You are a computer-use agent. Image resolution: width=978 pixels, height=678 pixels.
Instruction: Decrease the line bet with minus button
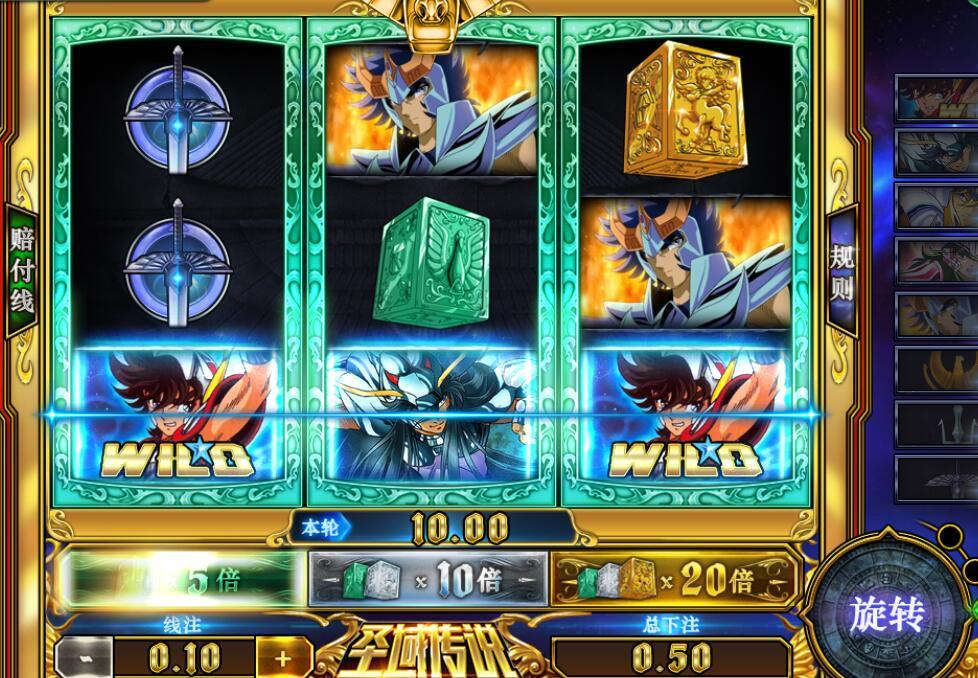pyautogui.click(x=82, y=659)
